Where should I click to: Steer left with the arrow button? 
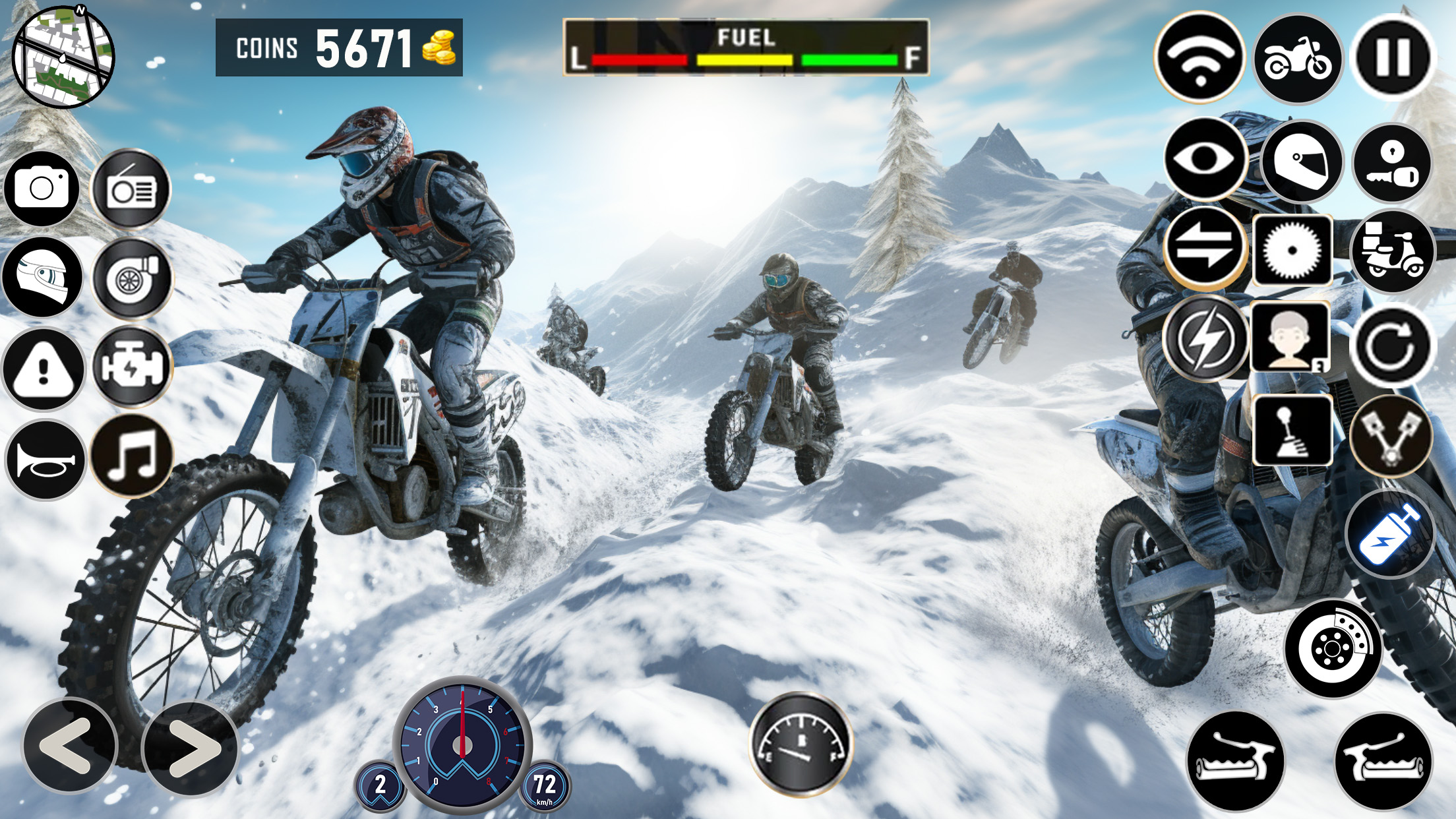pyautogui.click(x=69, y=746)
